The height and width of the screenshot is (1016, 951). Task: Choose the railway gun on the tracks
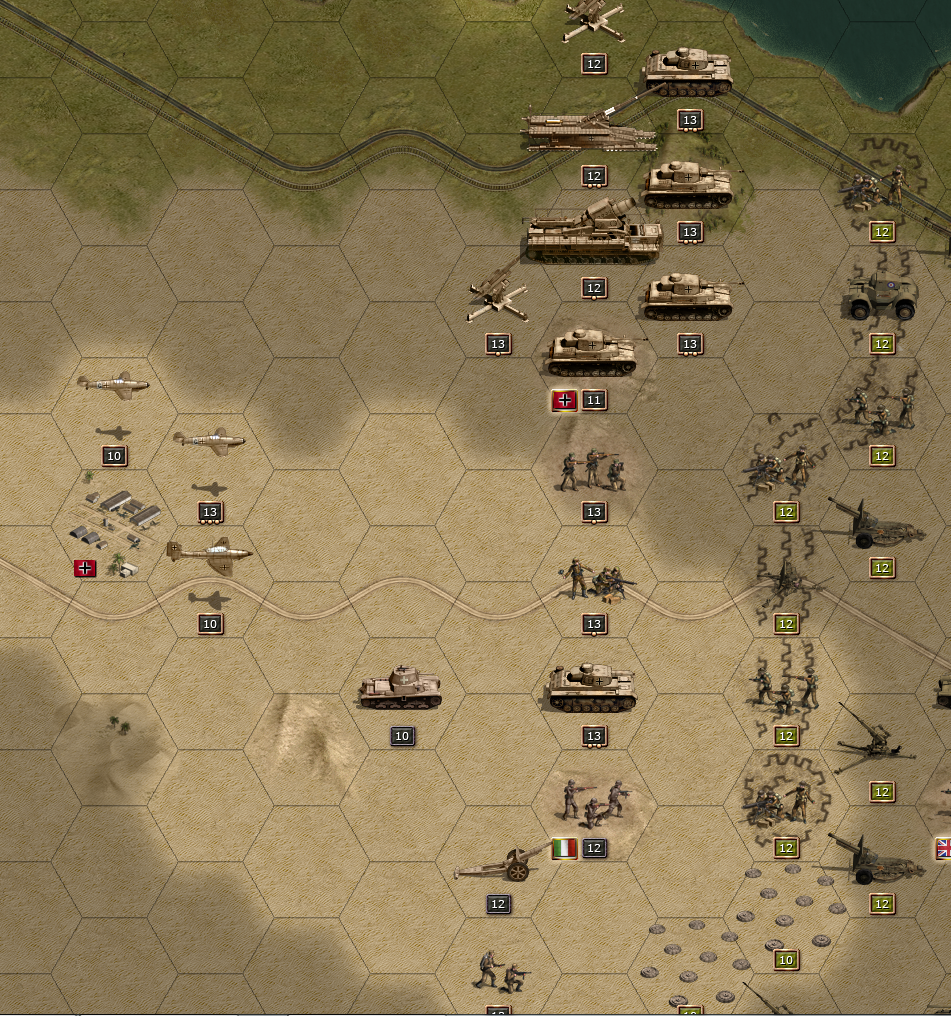(x=592, y=131)
